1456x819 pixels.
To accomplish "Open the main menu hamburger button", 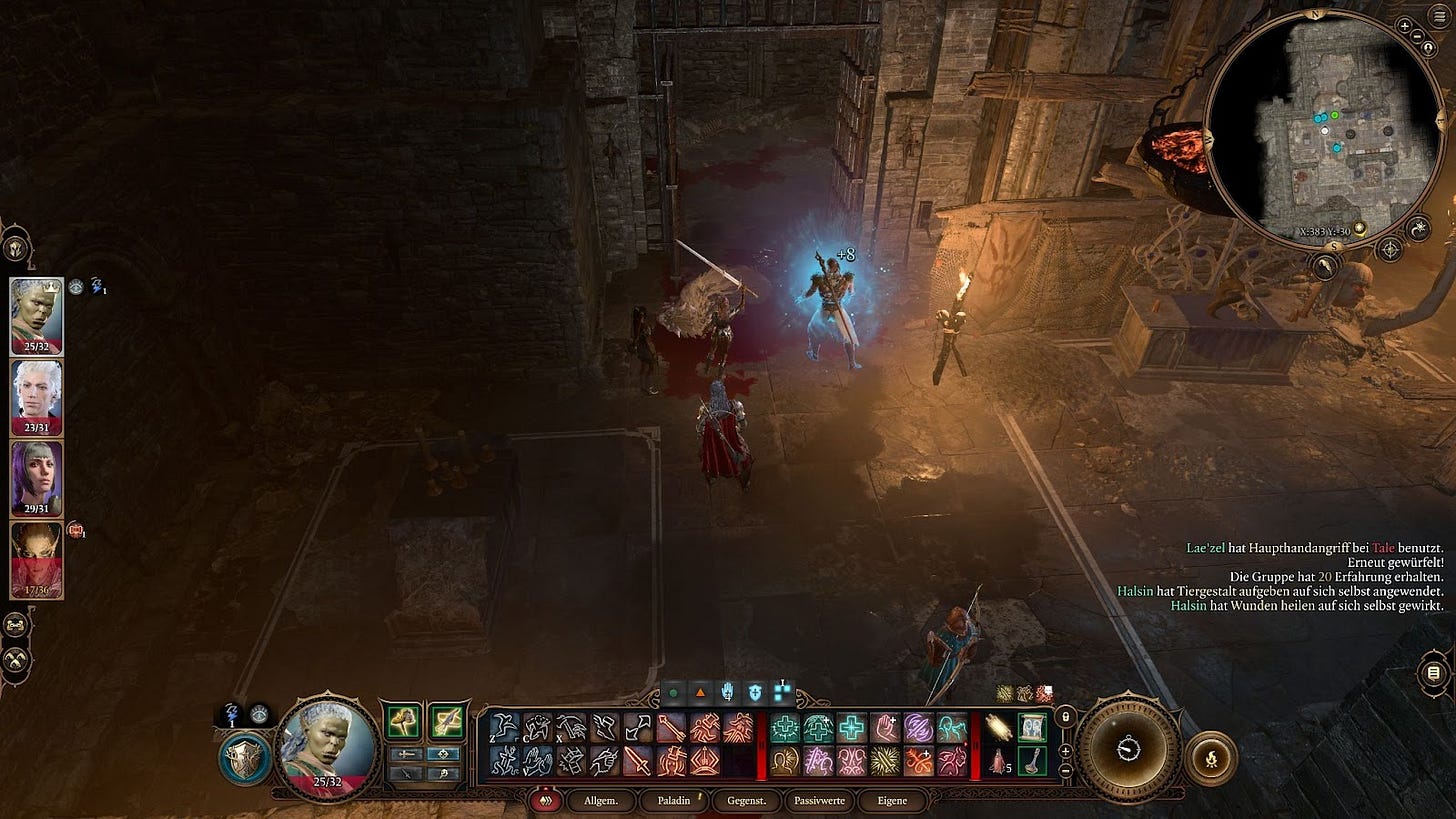I will pyautogui.click(x=1439, y=18).
